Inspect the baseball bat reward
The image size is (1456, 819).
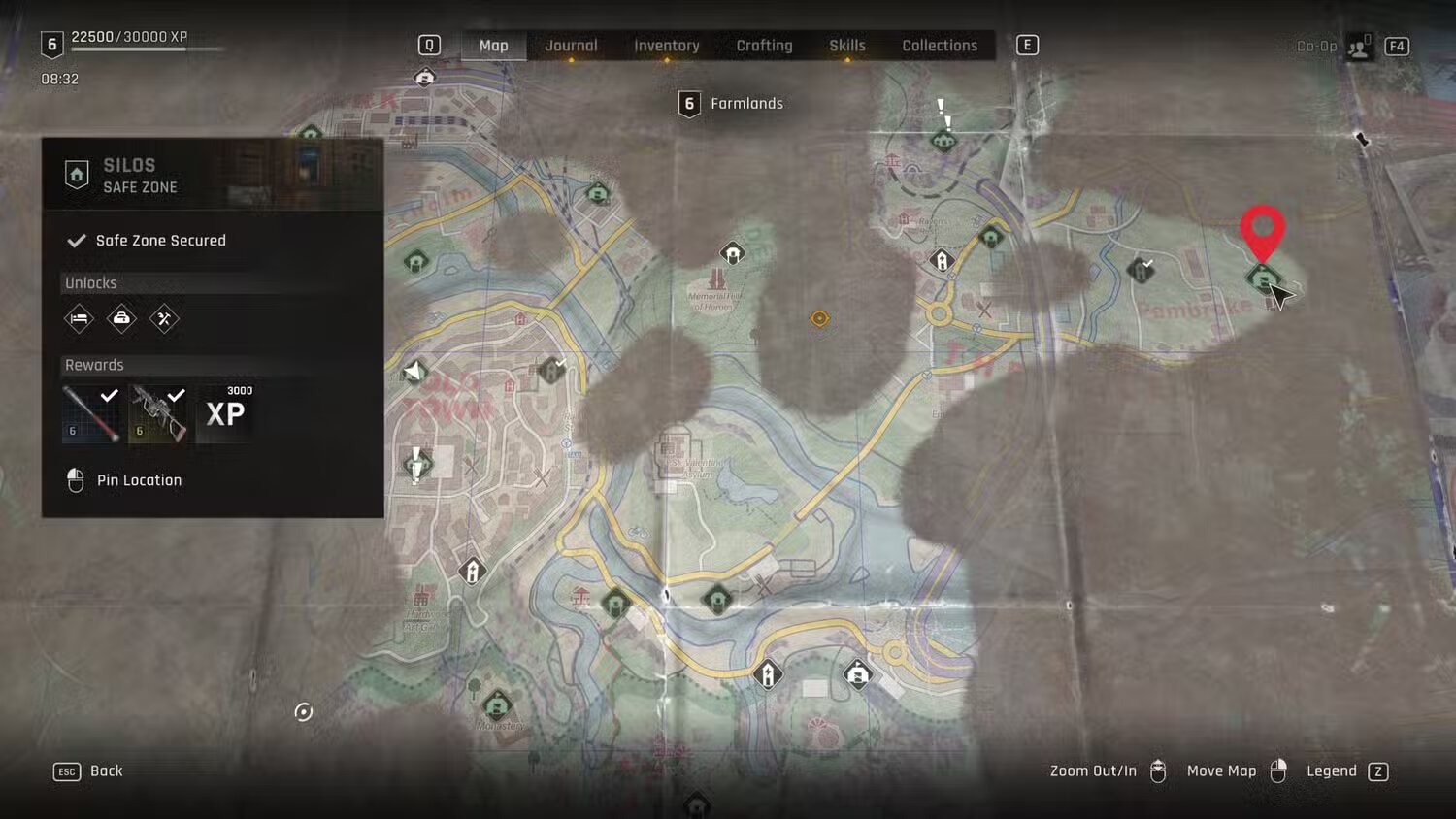[92, 413]
